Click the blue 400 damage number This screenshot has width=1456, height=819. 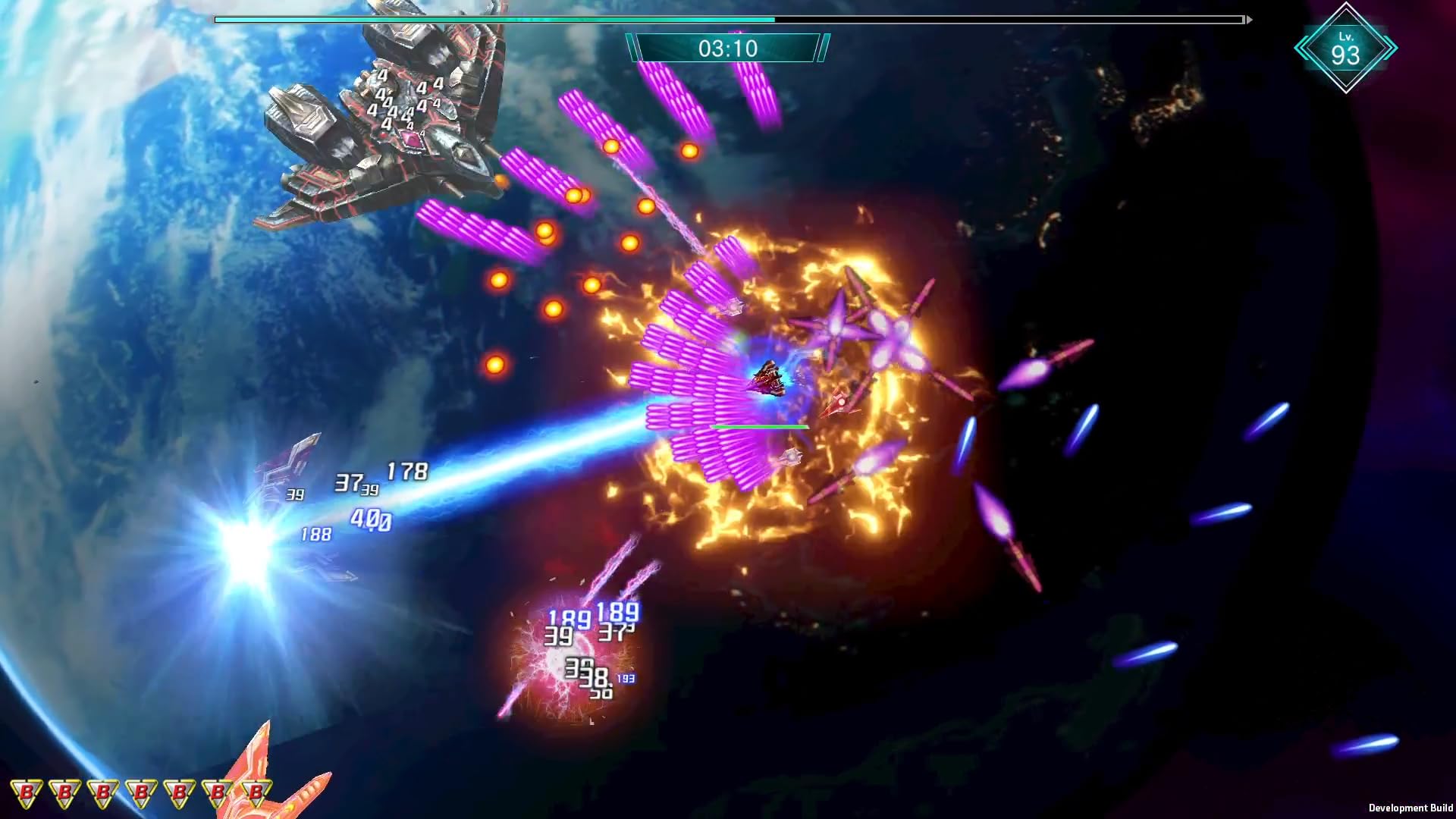(x=372, y=520)
